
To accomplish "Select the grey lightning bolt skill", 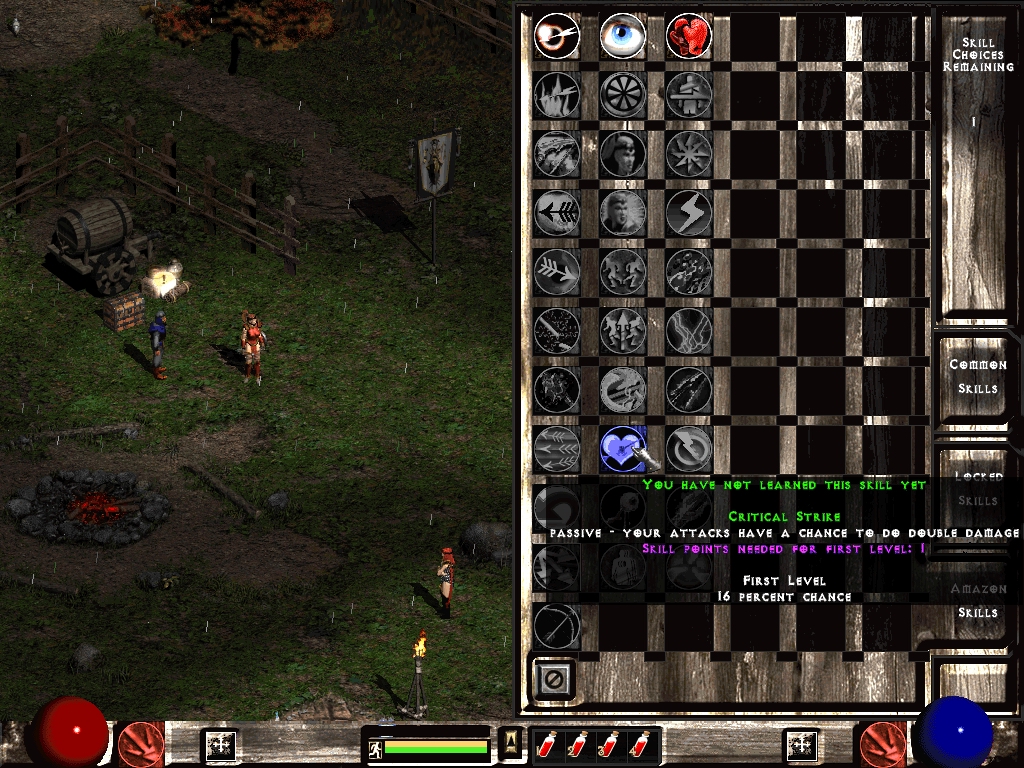I will click(x=687, y=212).
